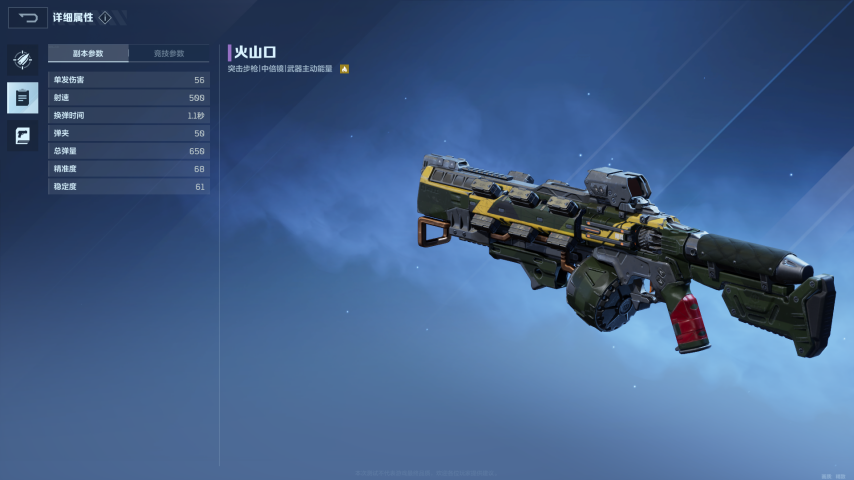Switch to the 副本参数 tab
Screen dimensions: 854x480
click(x=88, y=53)
